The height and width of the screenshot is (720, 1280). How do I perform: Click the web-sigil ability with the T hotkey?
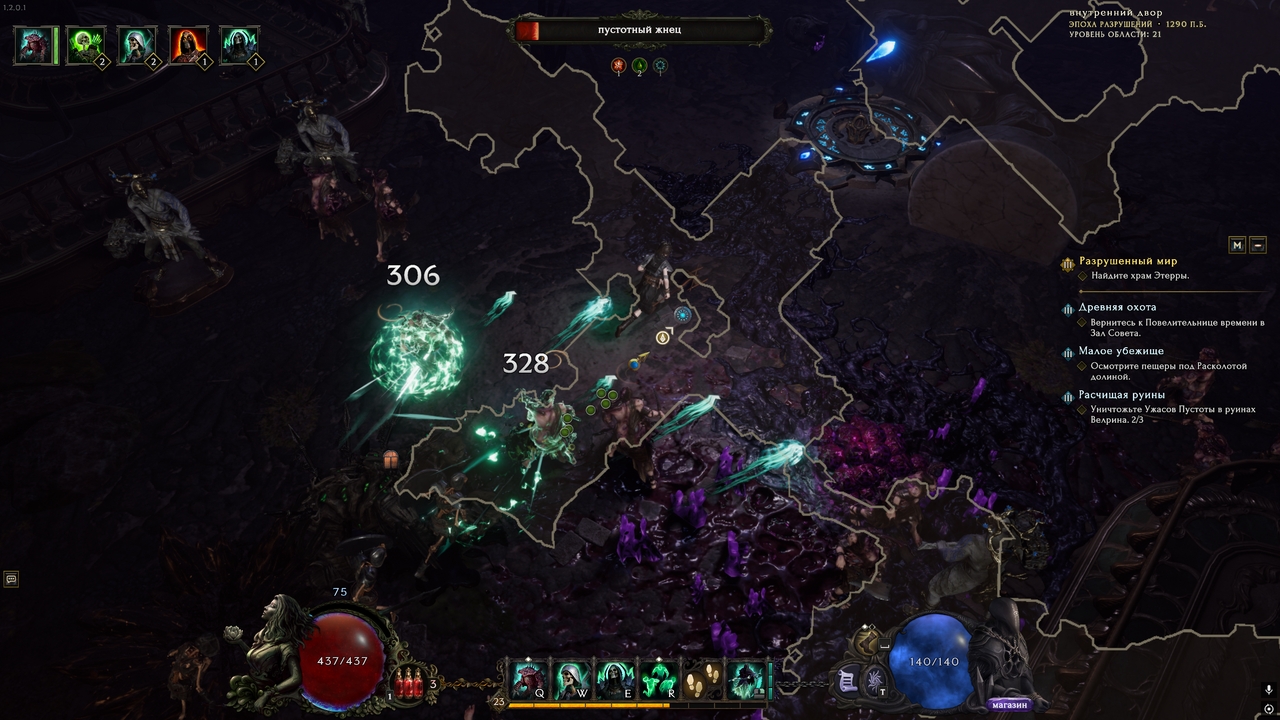click(x=874, y=681)
